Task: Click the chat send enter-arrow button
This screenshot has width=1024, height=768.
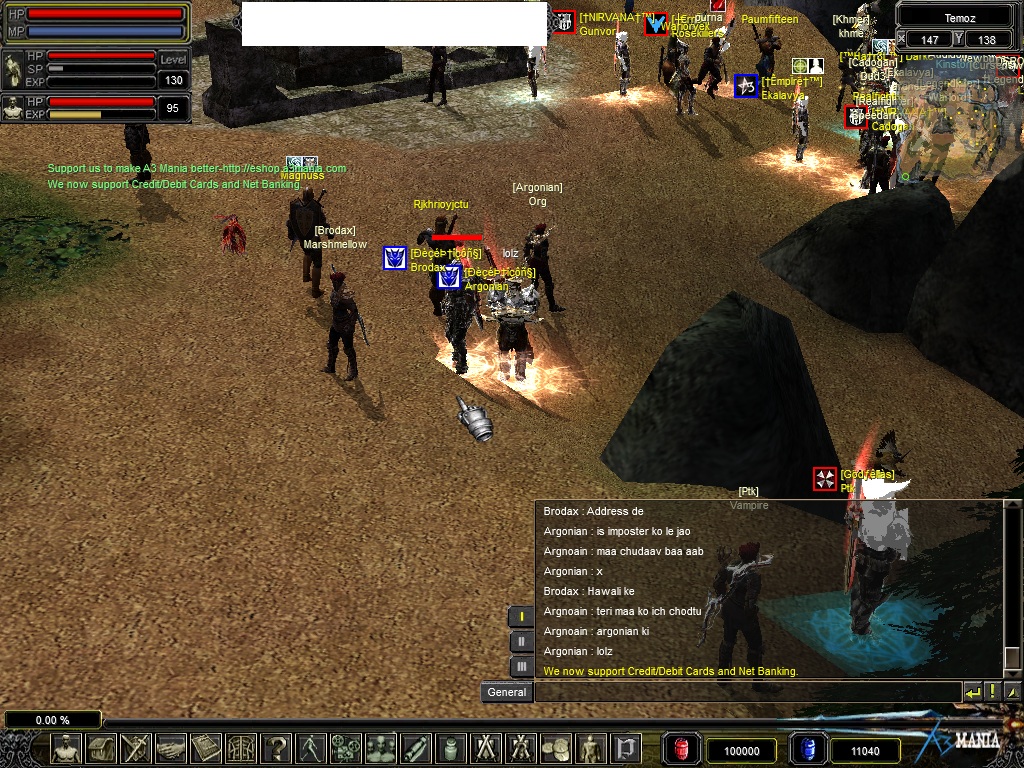Action: point(973,692)
